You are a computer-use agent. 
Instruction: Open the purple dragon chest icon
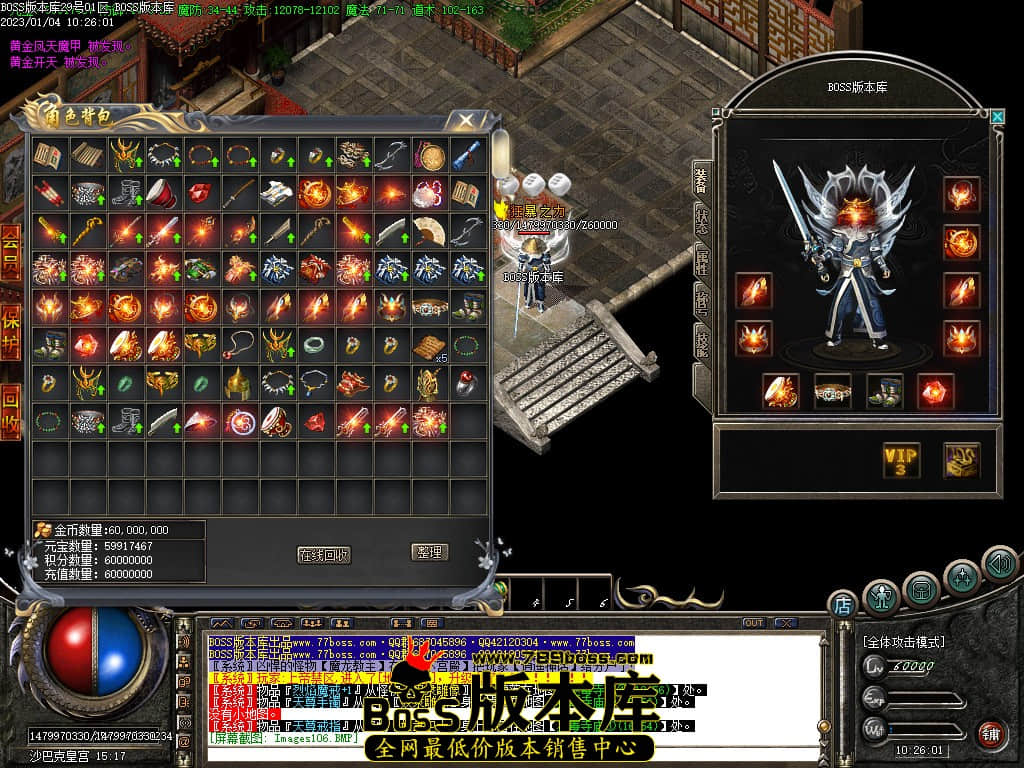pyautogui.click(x=961, y=460)
